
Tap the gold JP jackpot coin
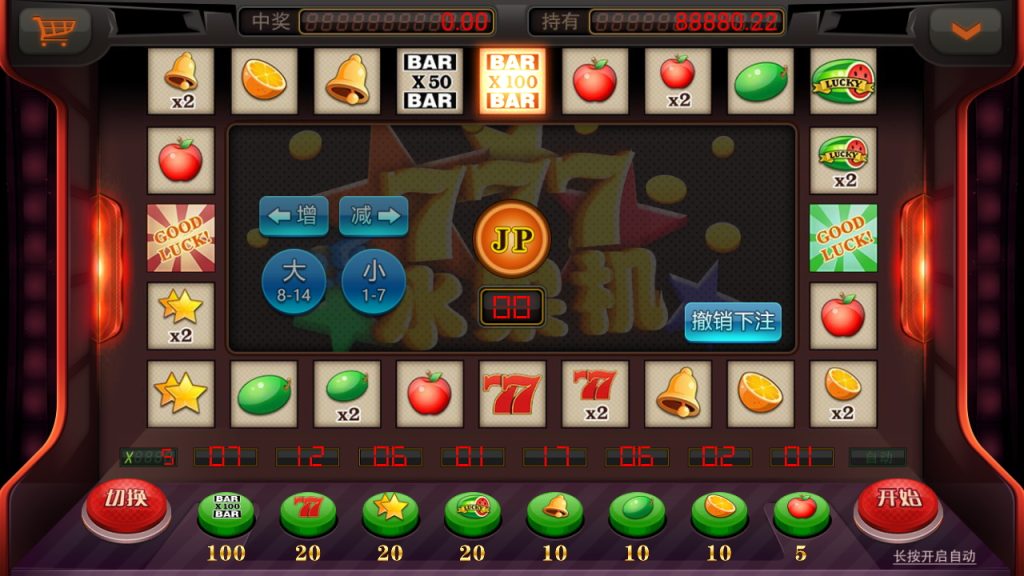(x=511, y=240)
